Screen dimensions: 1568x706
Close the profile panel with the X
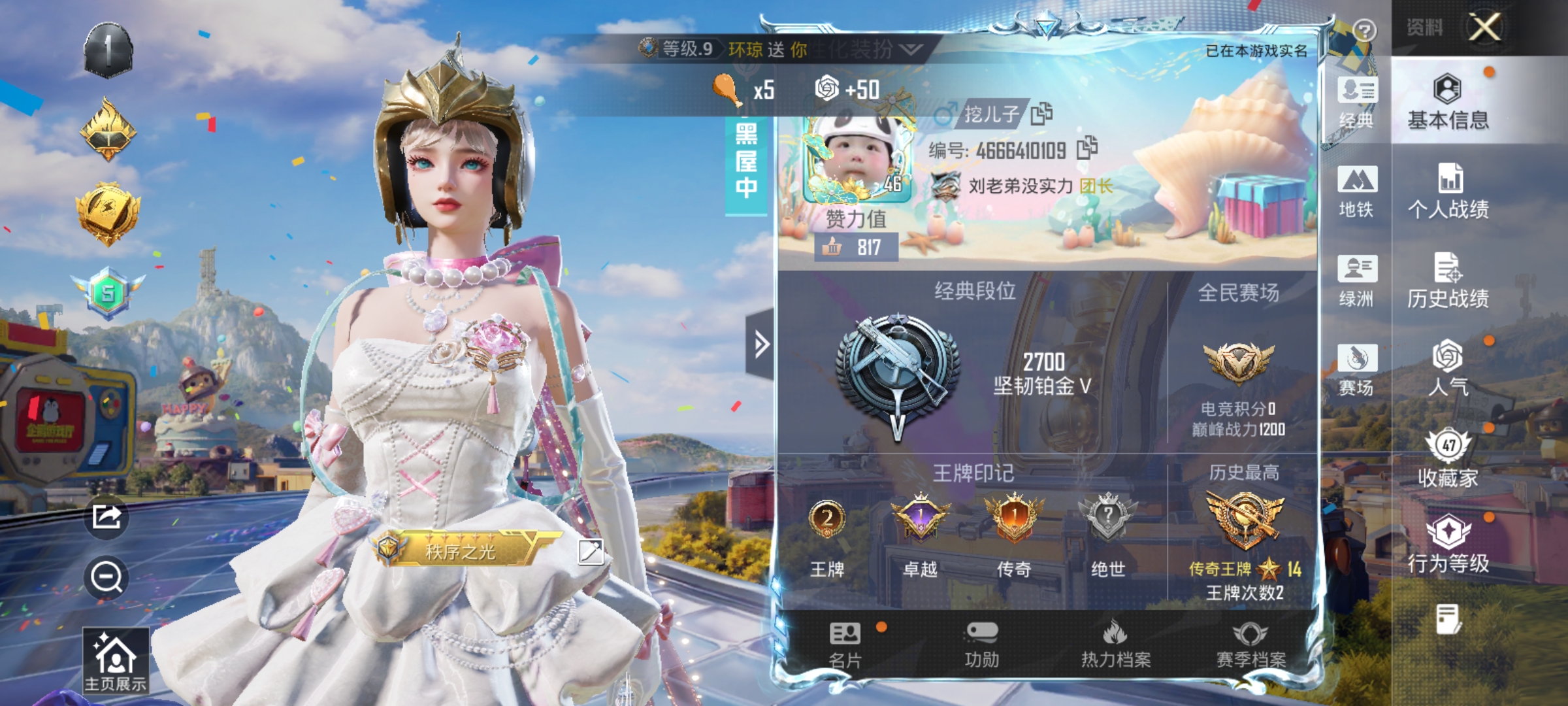pyautogui.click(x=1484, y=27)
